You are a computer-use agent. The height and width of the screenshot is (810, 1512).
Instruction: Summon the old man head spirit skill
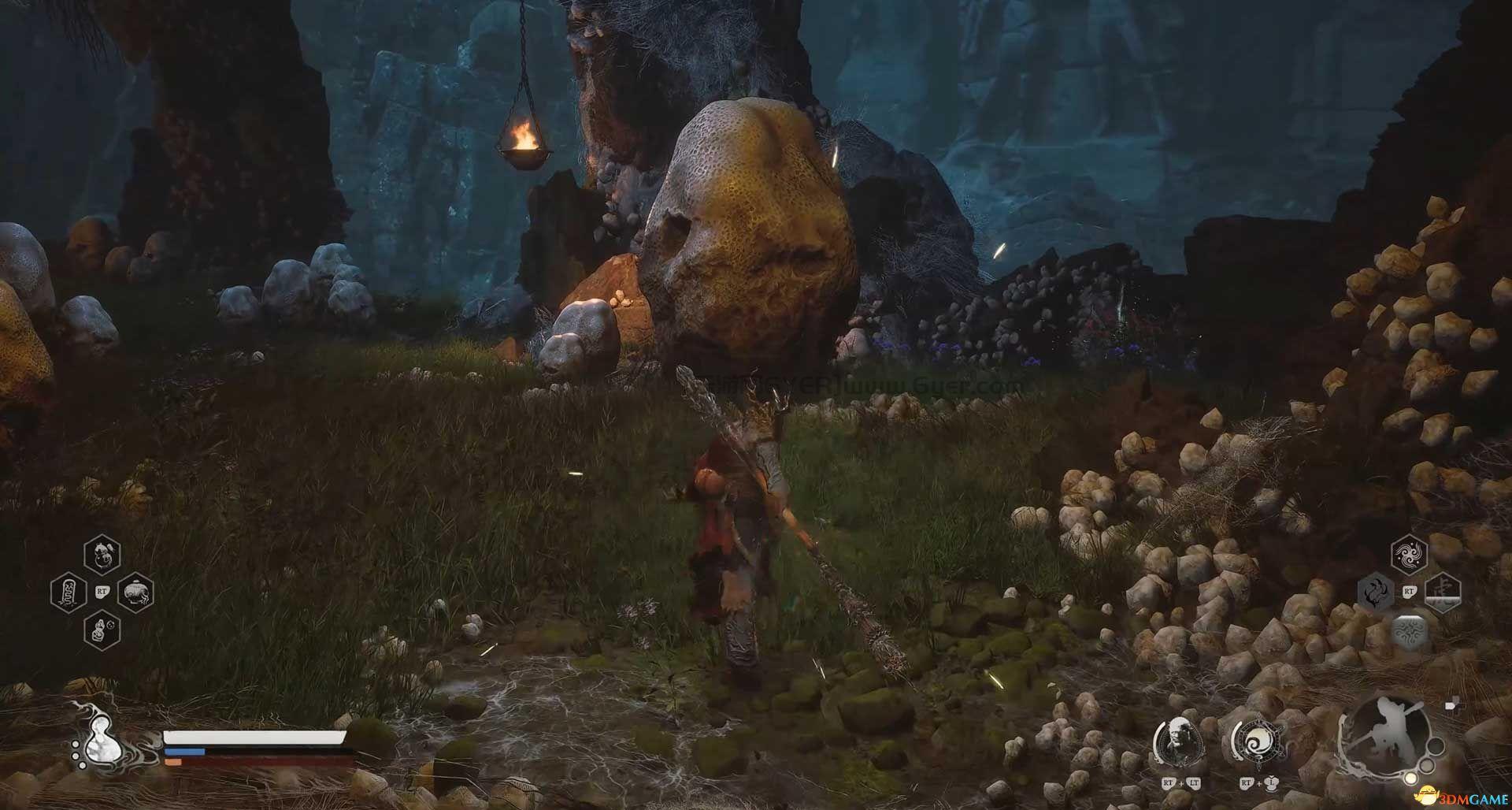1177,741
